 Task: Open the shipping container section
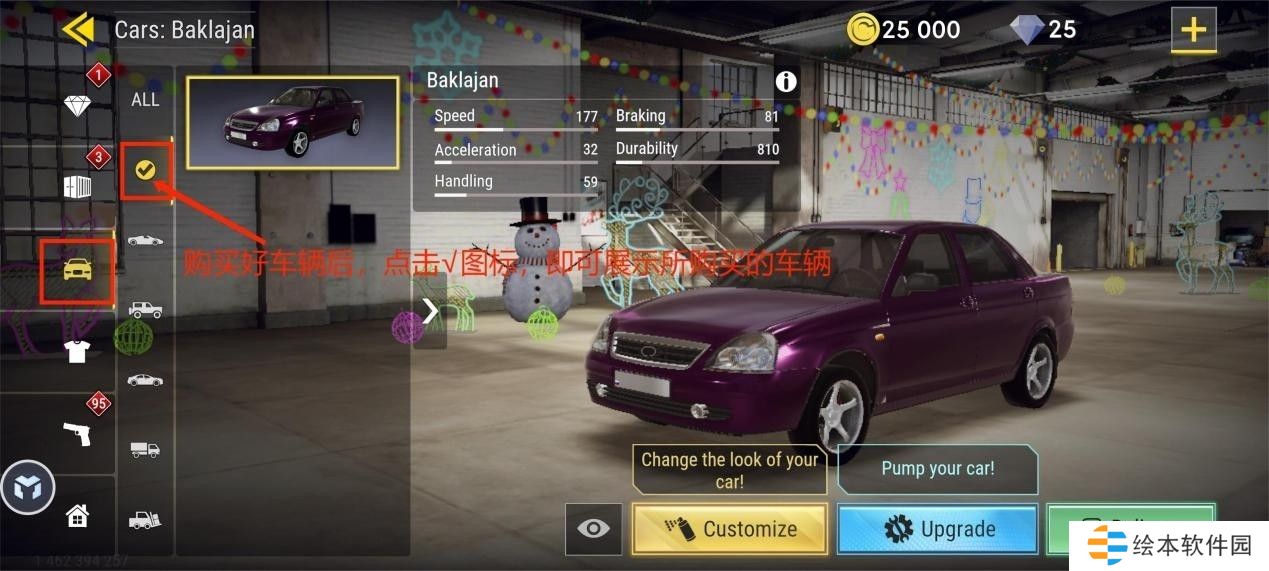(x=77, y=187)
